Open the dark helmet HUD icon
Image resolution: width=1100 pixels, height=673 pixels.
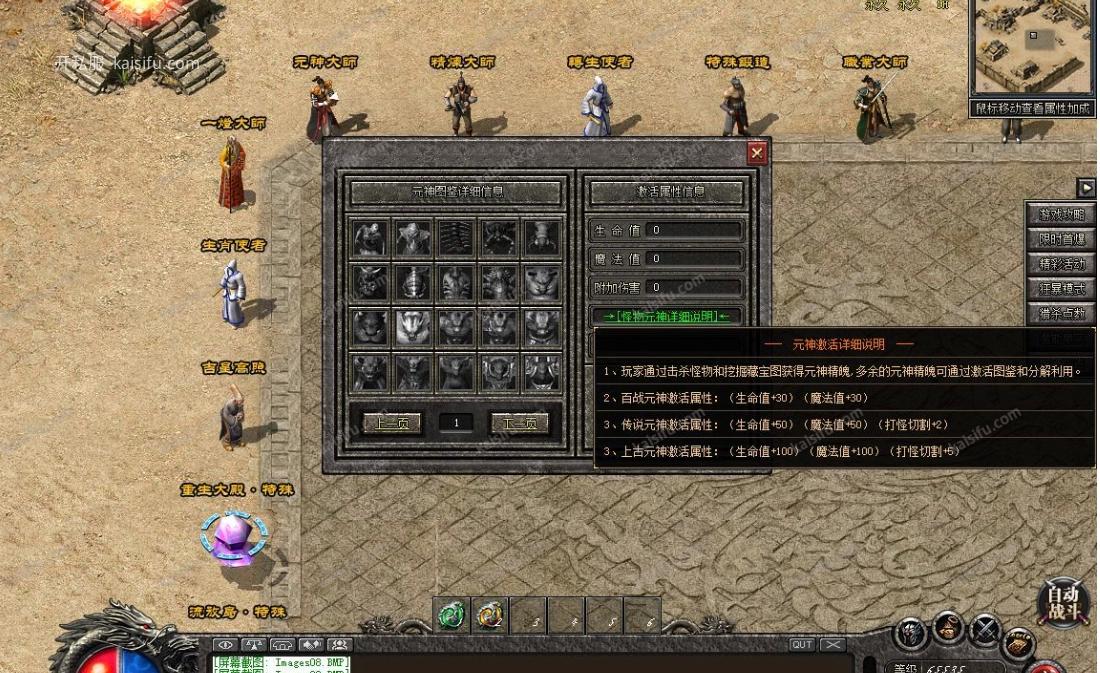(911, 632)
